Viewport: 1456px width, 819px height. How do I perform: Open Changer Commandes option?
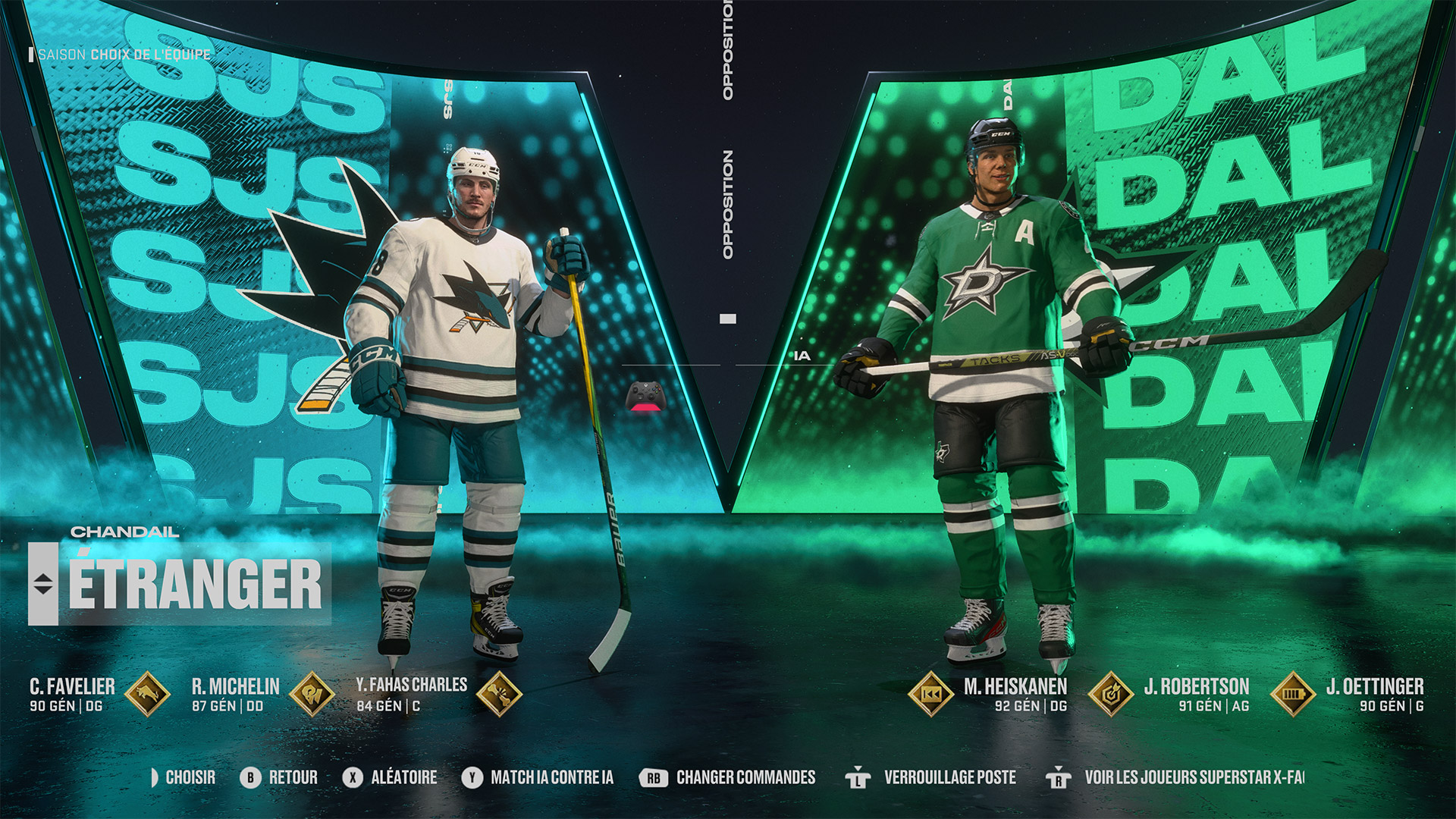pos(727,777)
